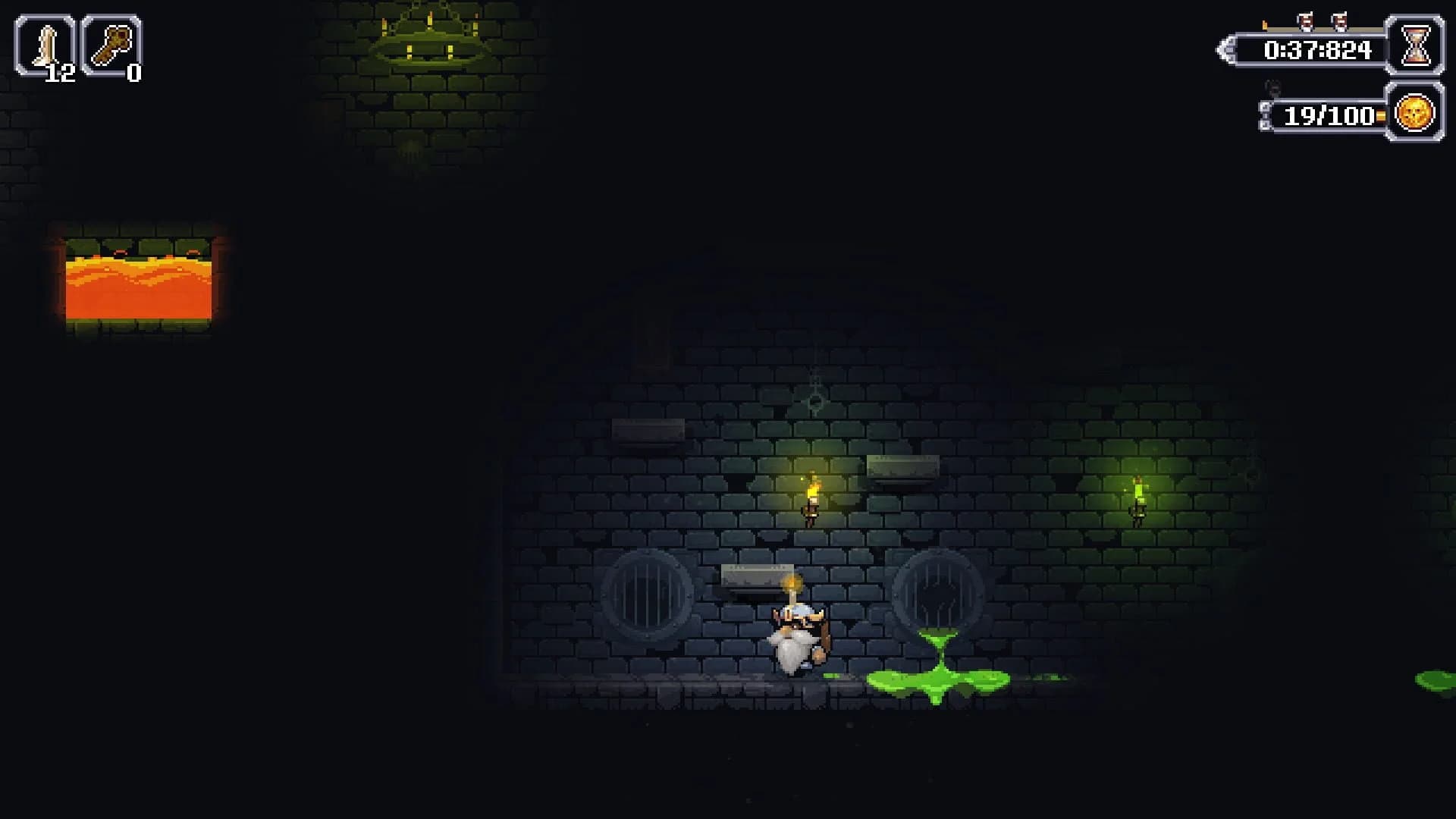Click the left monk sprite above the timer
Viewport: 1456px width, 819px height.
tap(1306, 21)
